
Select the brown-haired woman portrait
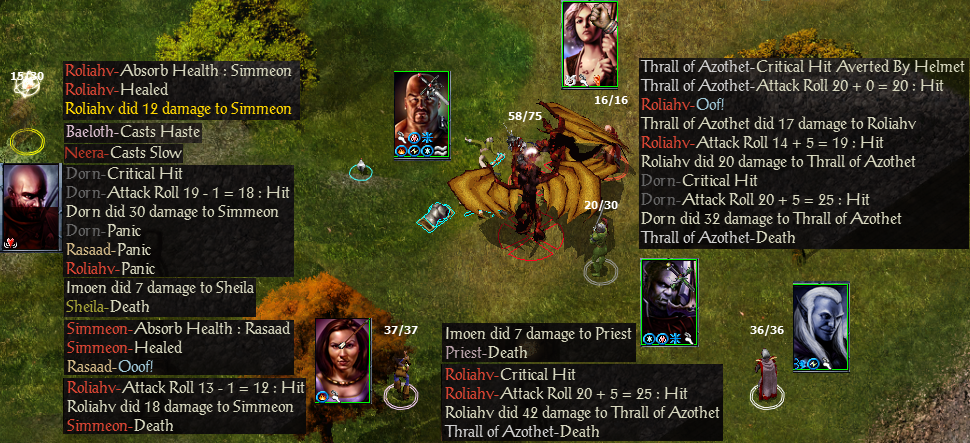(x=343, y=356)
